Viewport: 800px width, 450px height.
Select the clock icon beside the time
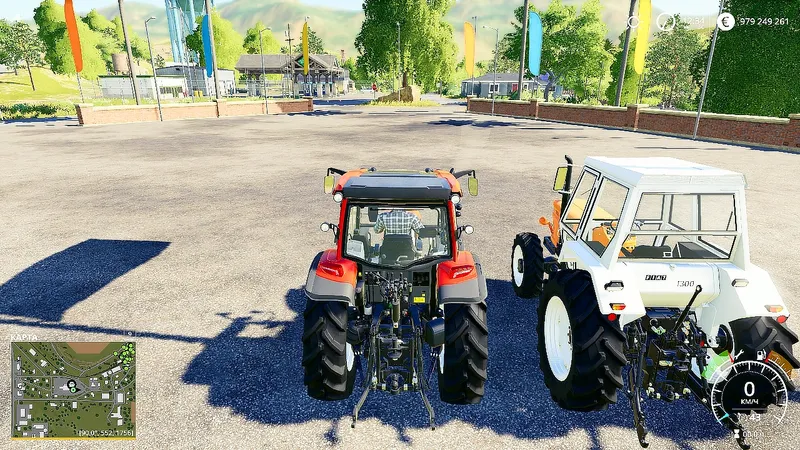pyautogui.click(x=665, y=20)
